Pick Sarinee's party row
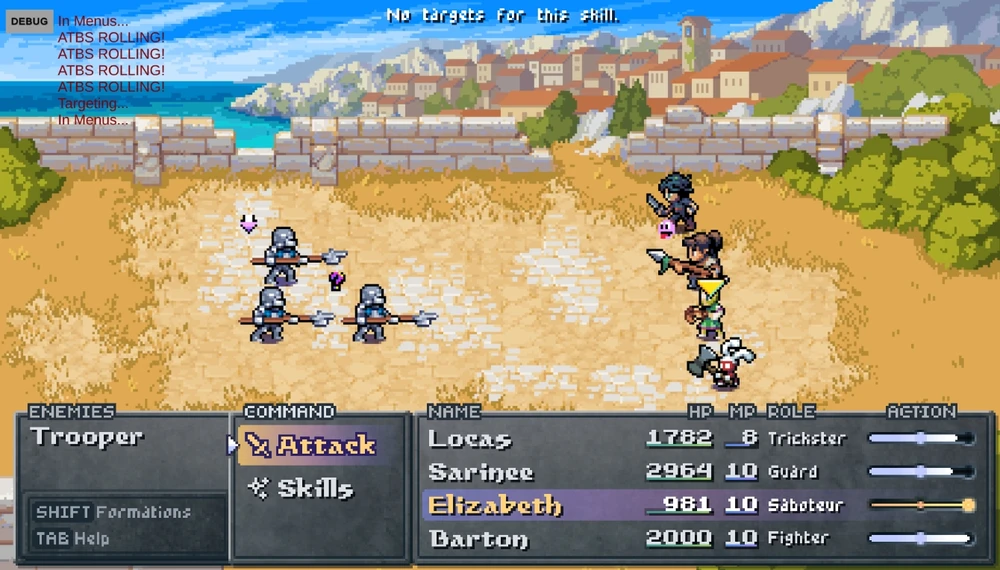The image size is (1000, 570). (x=481, y=472)
